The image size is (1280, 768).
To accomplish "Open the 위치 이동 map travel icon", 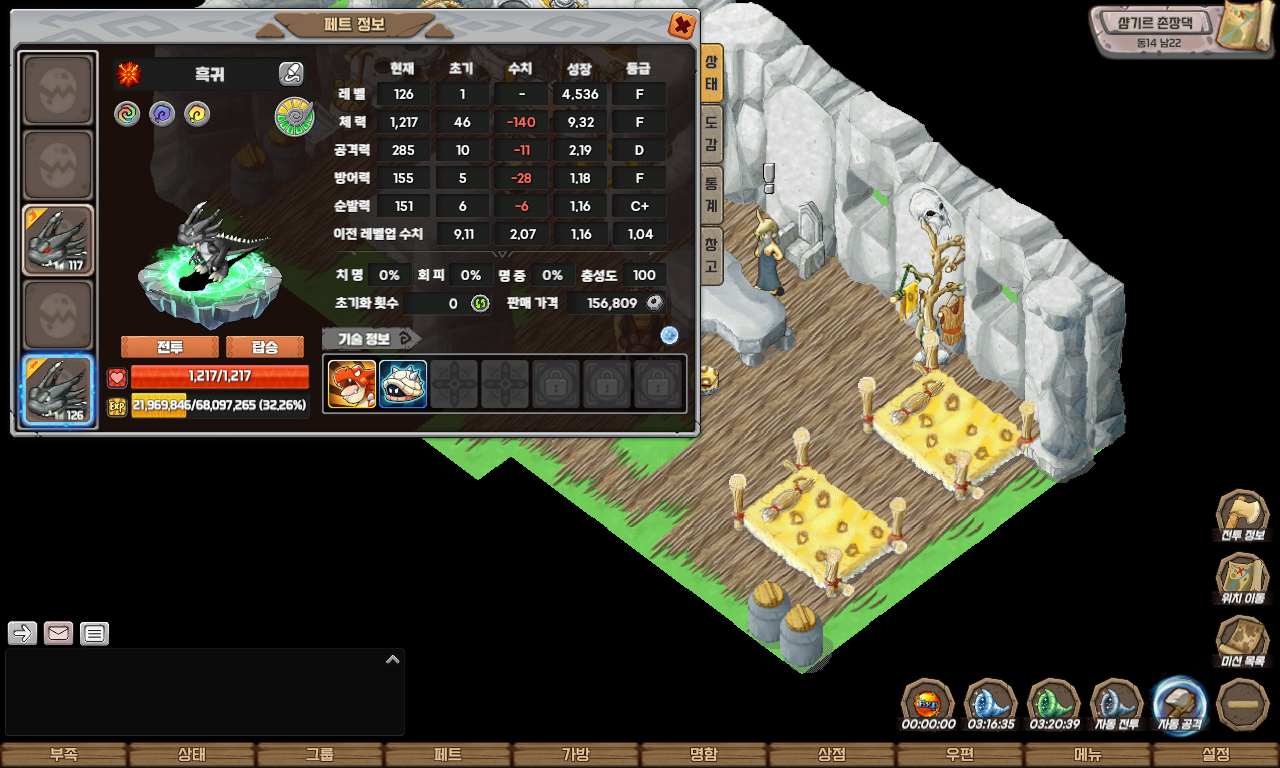I will 1242,578.
